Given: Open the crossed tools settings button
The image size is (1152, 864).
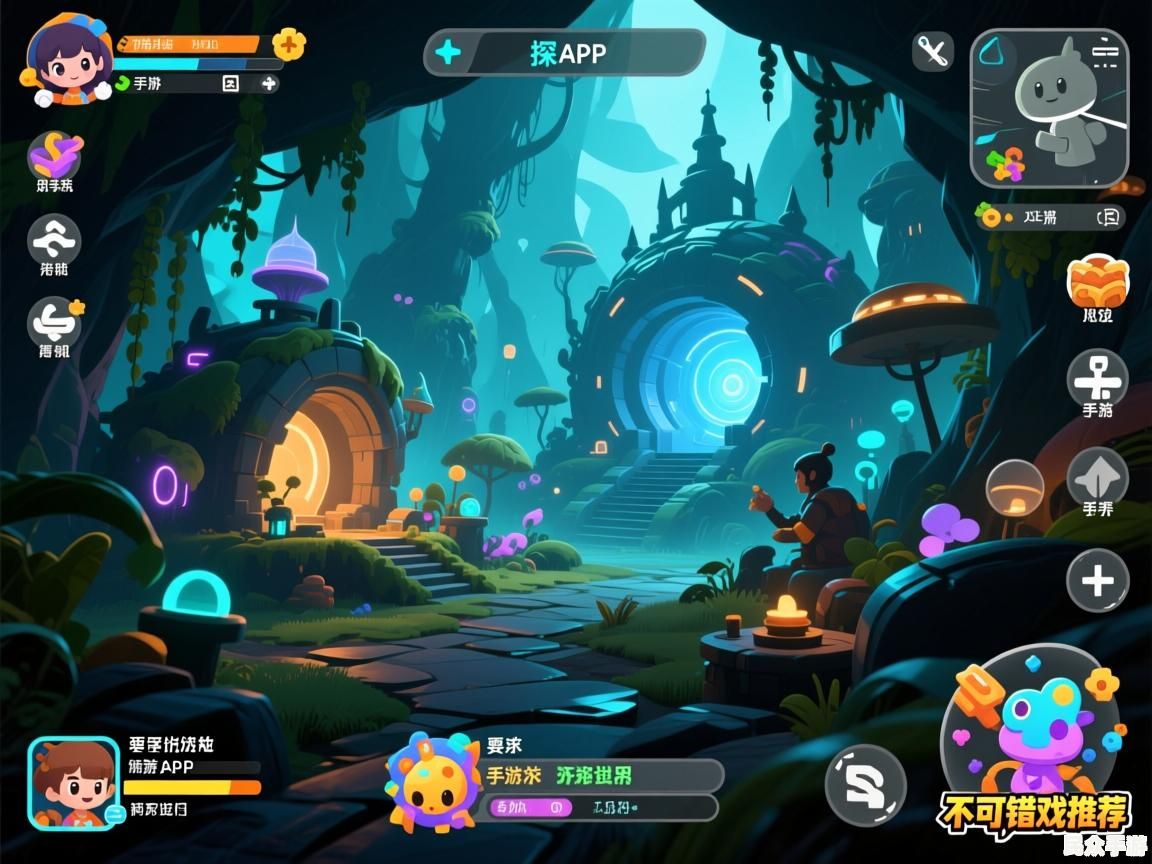Looking at the screenshot, I should [934, 50].
